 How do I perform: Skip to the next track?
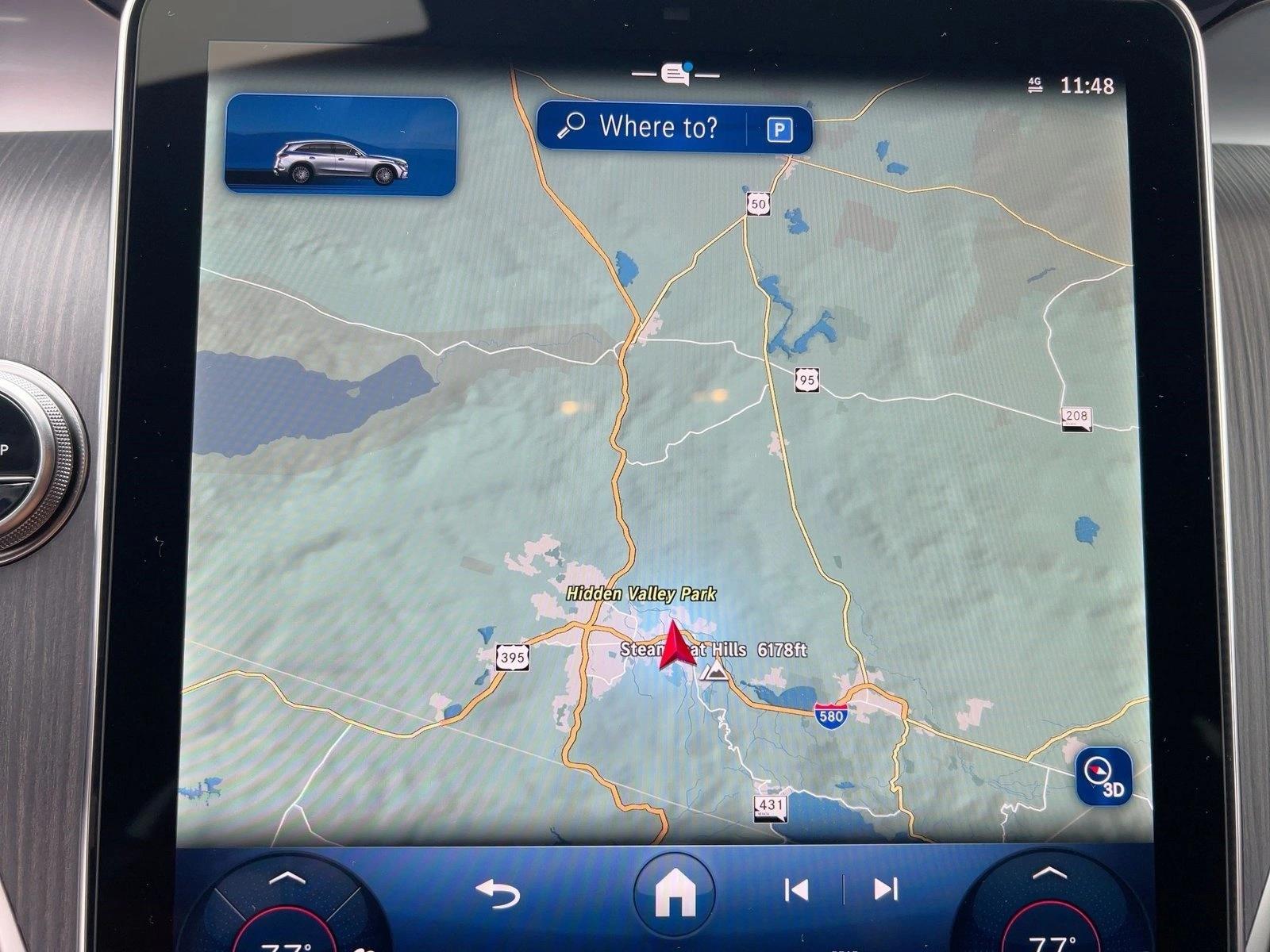pyautogui.click(x=885, y=889)
